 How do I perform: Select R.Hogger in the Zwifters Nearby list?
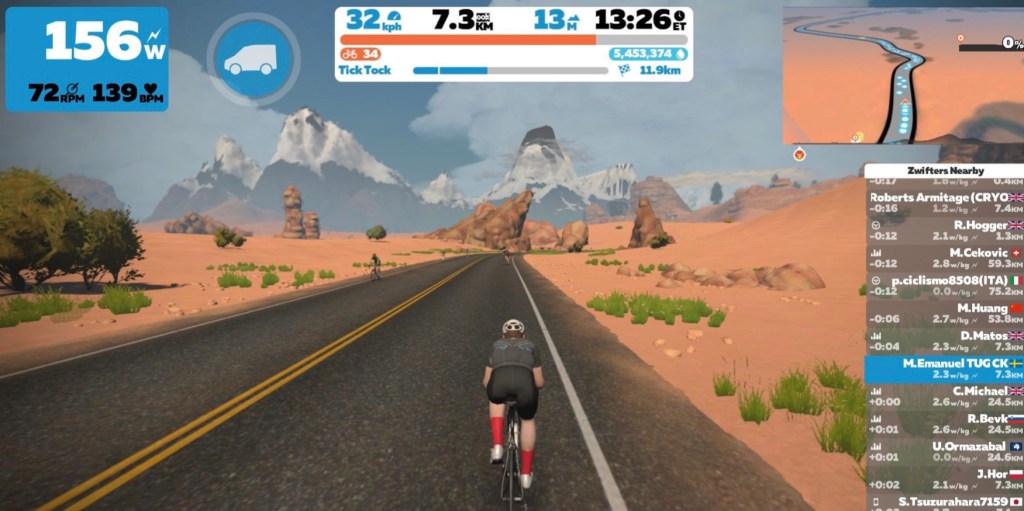(x=944, y=233)
